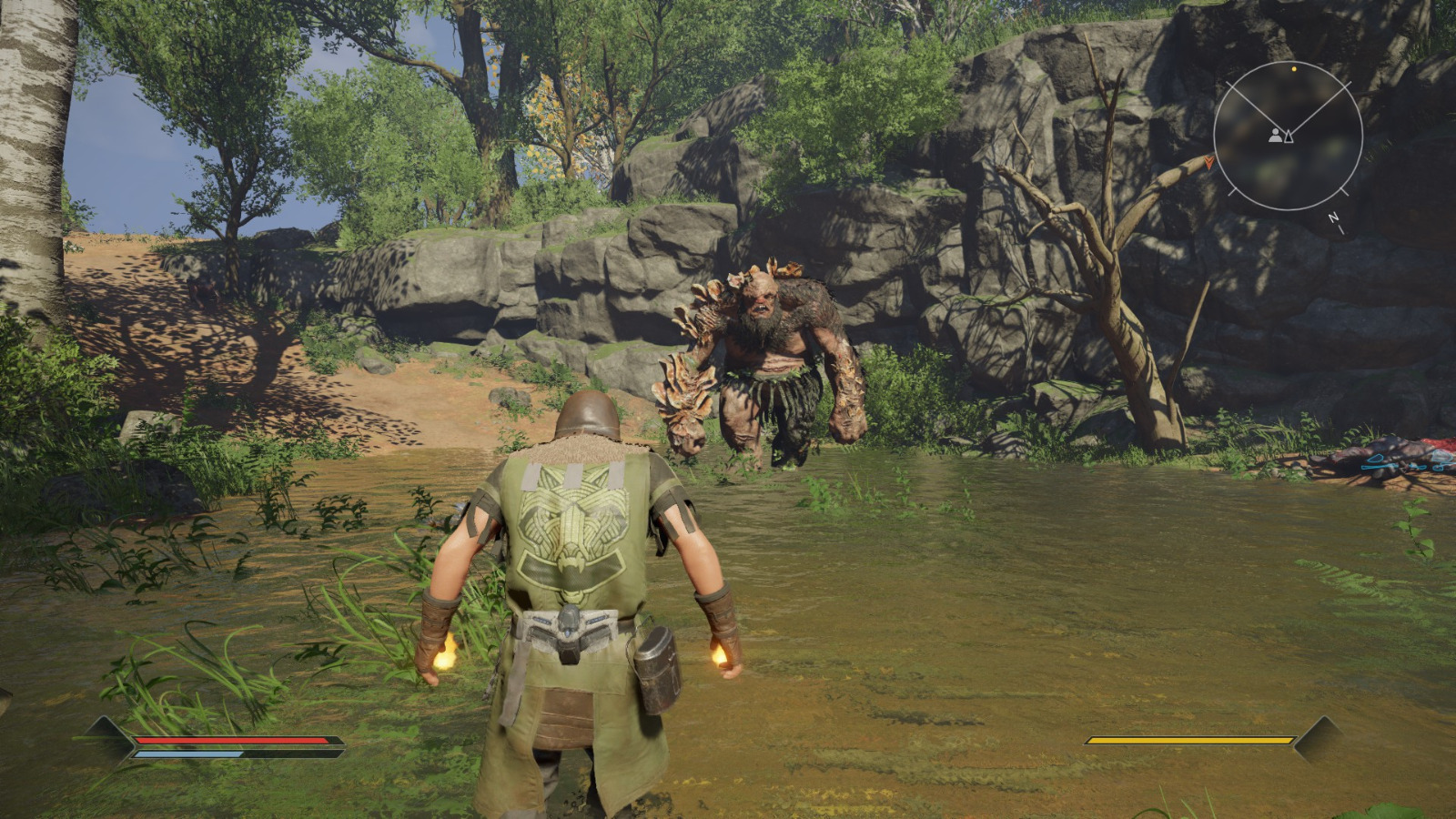Click the north 'N' indicator below the compass
The image size is (1456, 819).
click(1332, 217)
